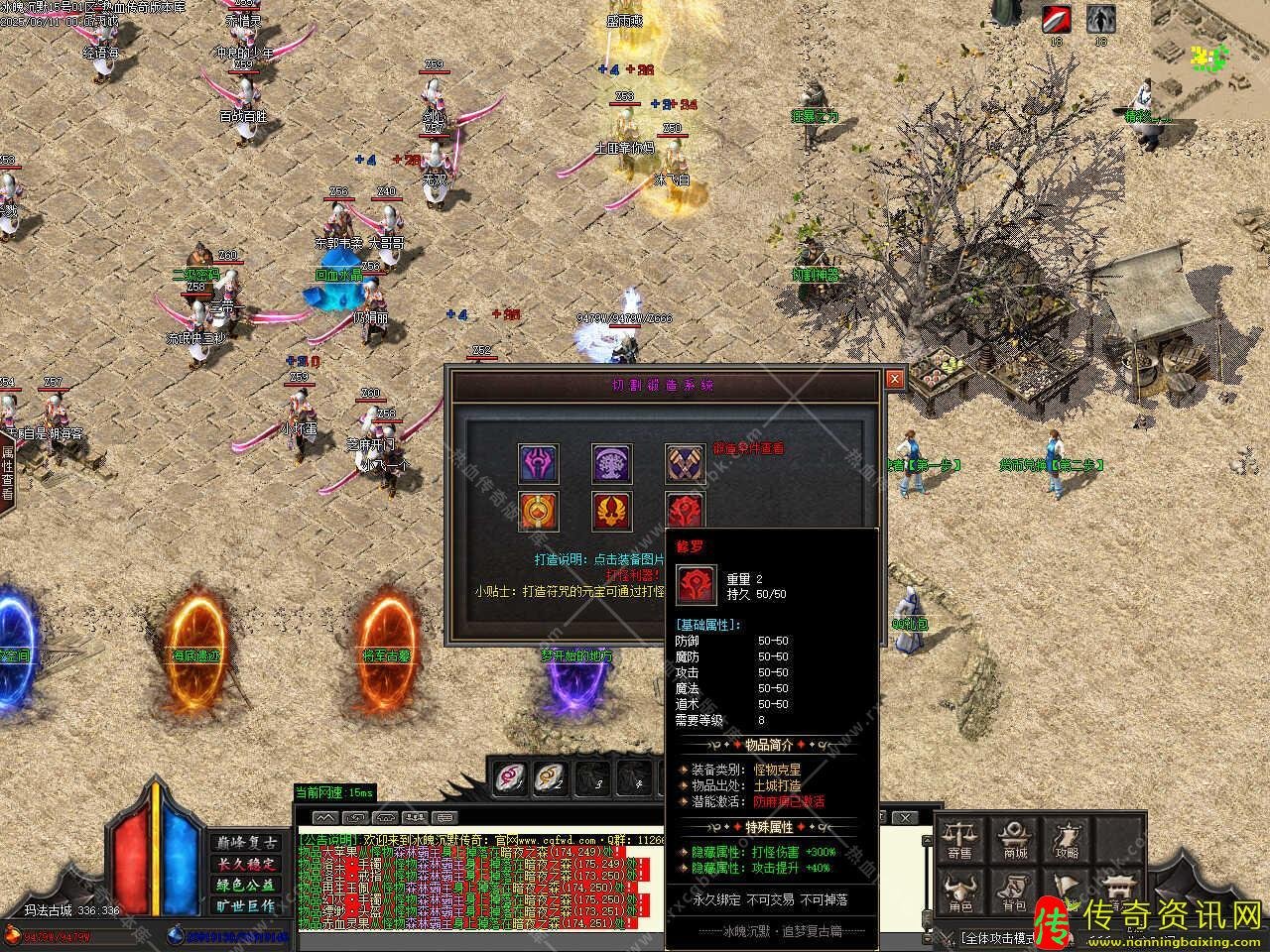Use the orange rune in hotbar slot 2
1270x952 pixels.
tap(550, 776)
